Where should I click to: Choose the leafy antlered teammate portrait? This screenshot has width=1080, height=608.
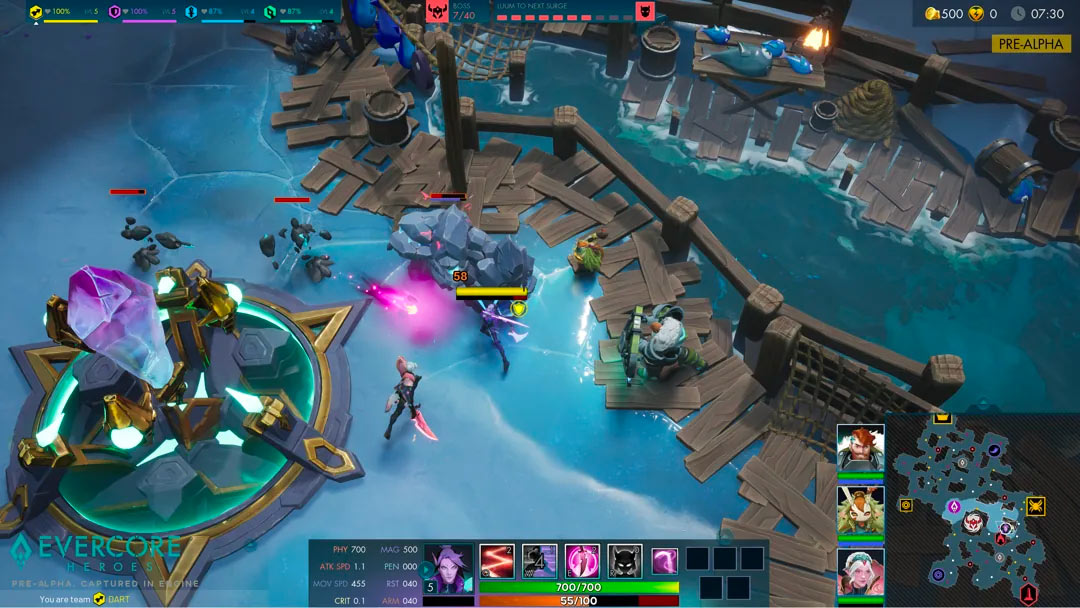coord(860,510)
